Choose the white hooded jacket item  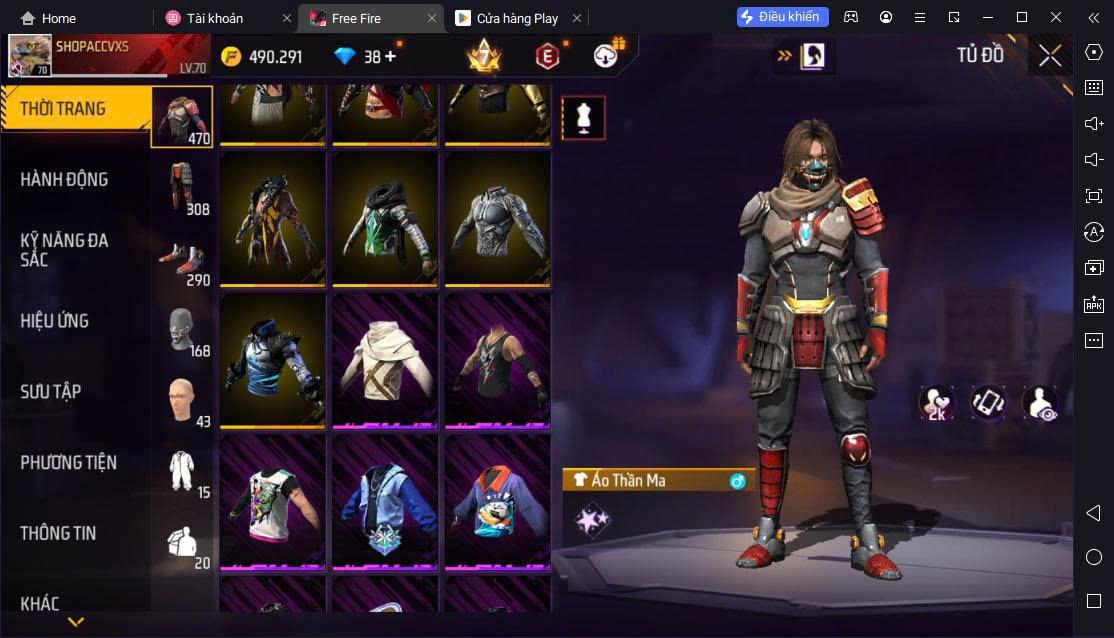pyautogui.click(x=385, y=361)
